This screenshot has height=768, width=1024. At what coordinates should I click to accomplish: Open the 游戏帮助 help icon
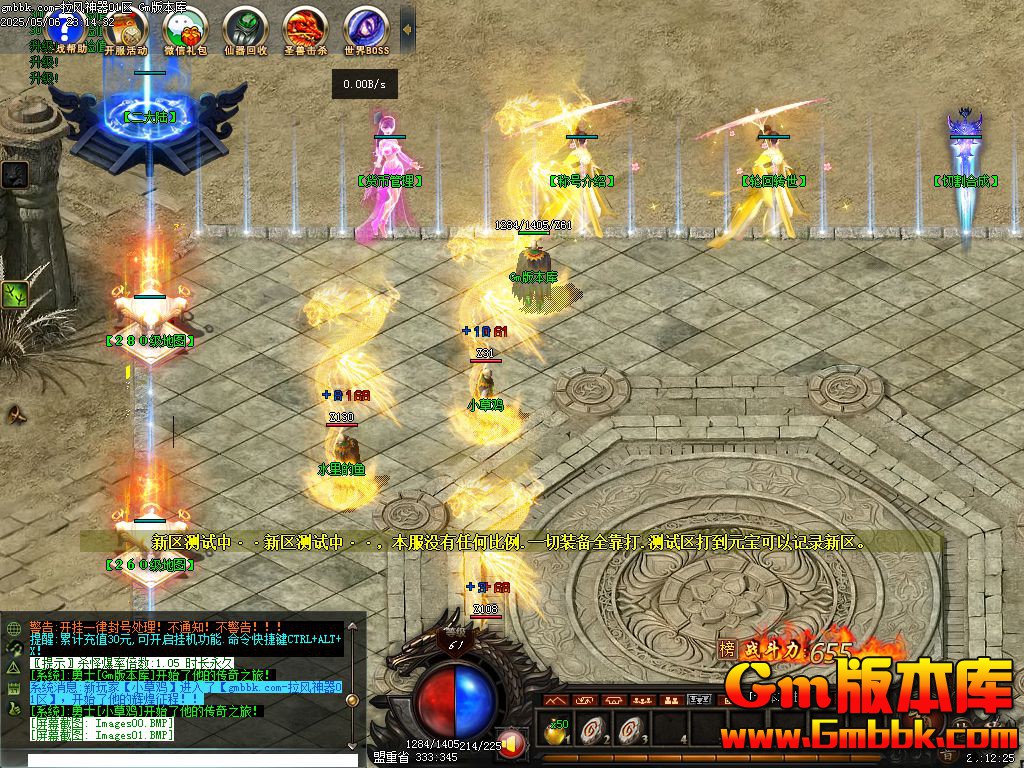tap(64, 28)
